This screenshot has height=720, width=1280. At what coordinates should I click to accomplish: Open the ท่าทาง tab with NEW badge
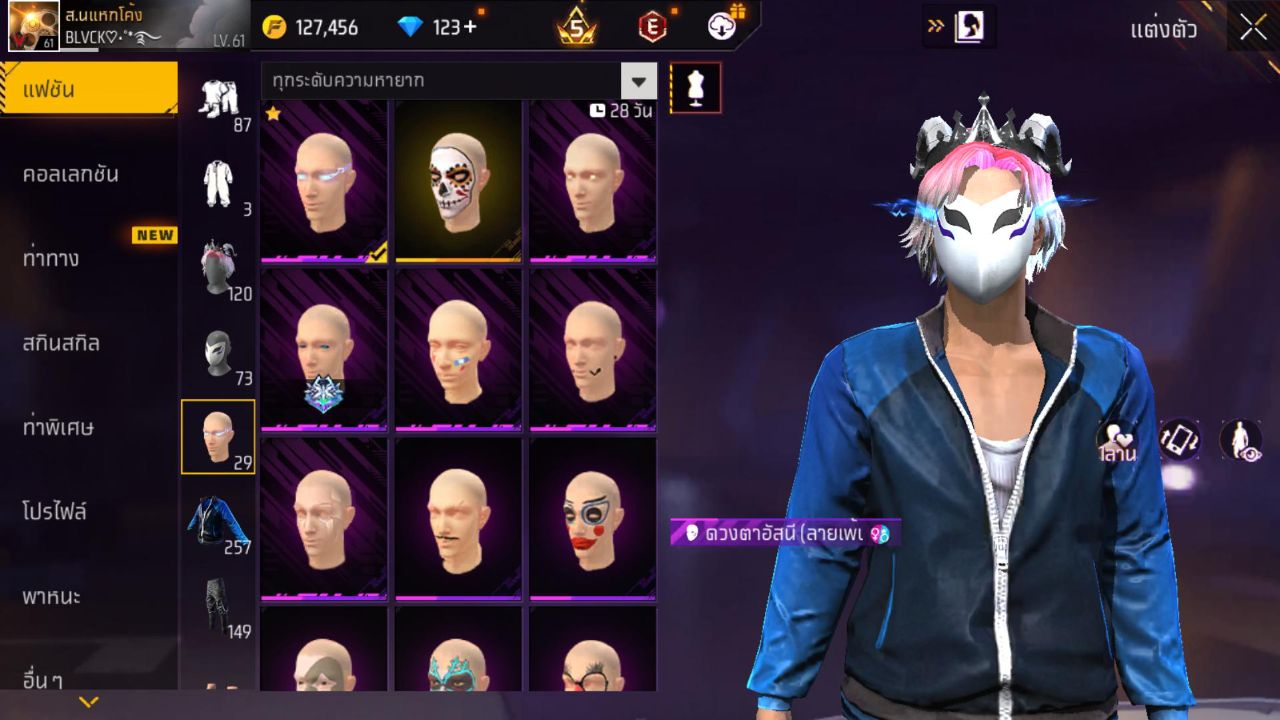click(x=88, y=258)
